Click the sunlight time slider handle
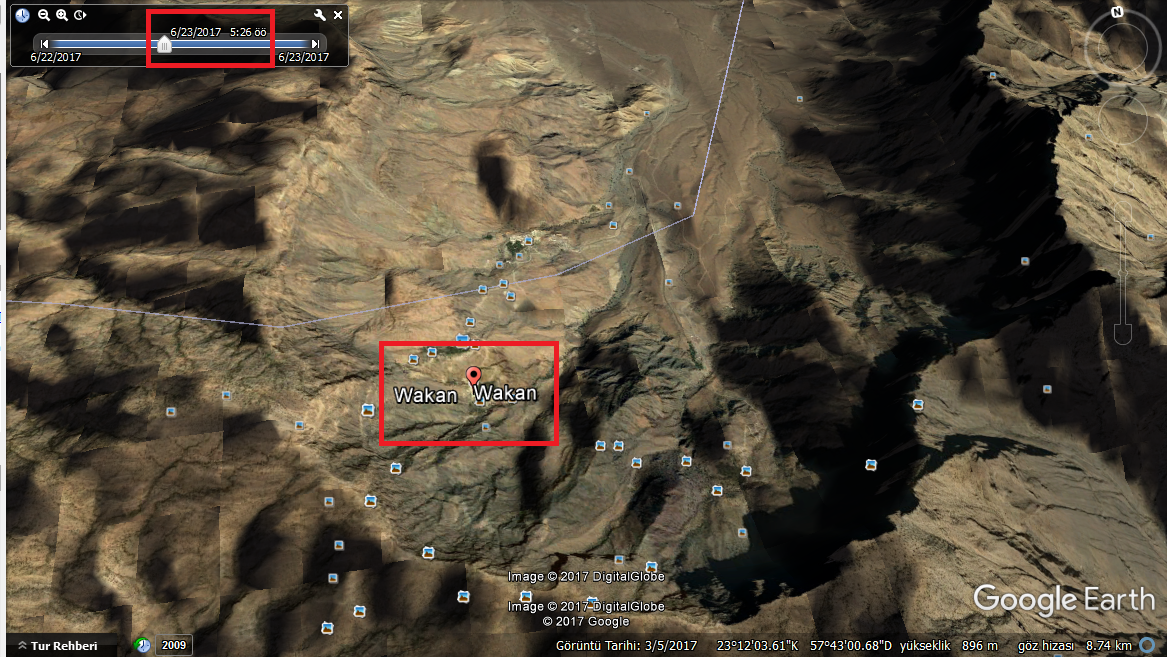 click(164, 44)
